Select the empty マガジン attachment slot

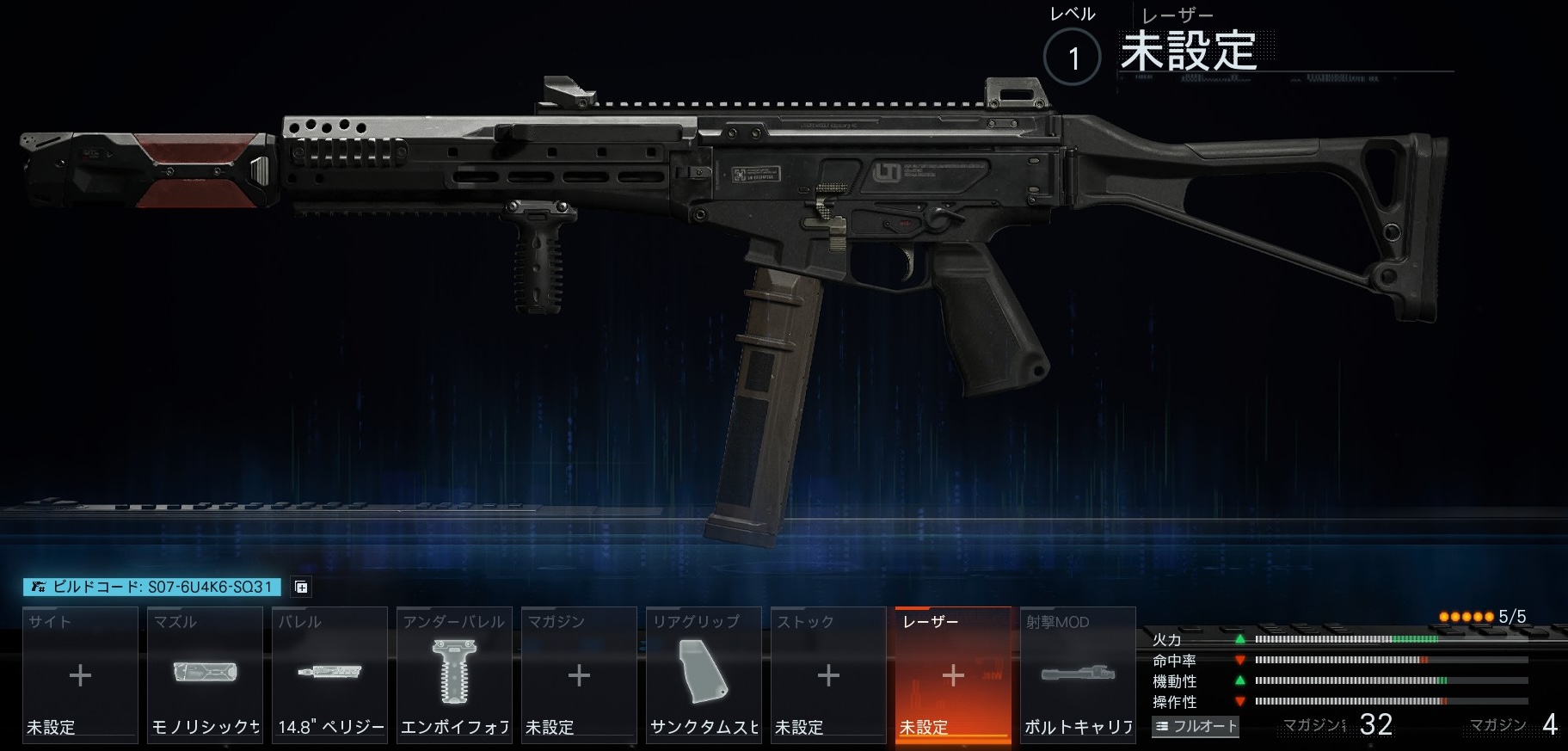[579, 675]
